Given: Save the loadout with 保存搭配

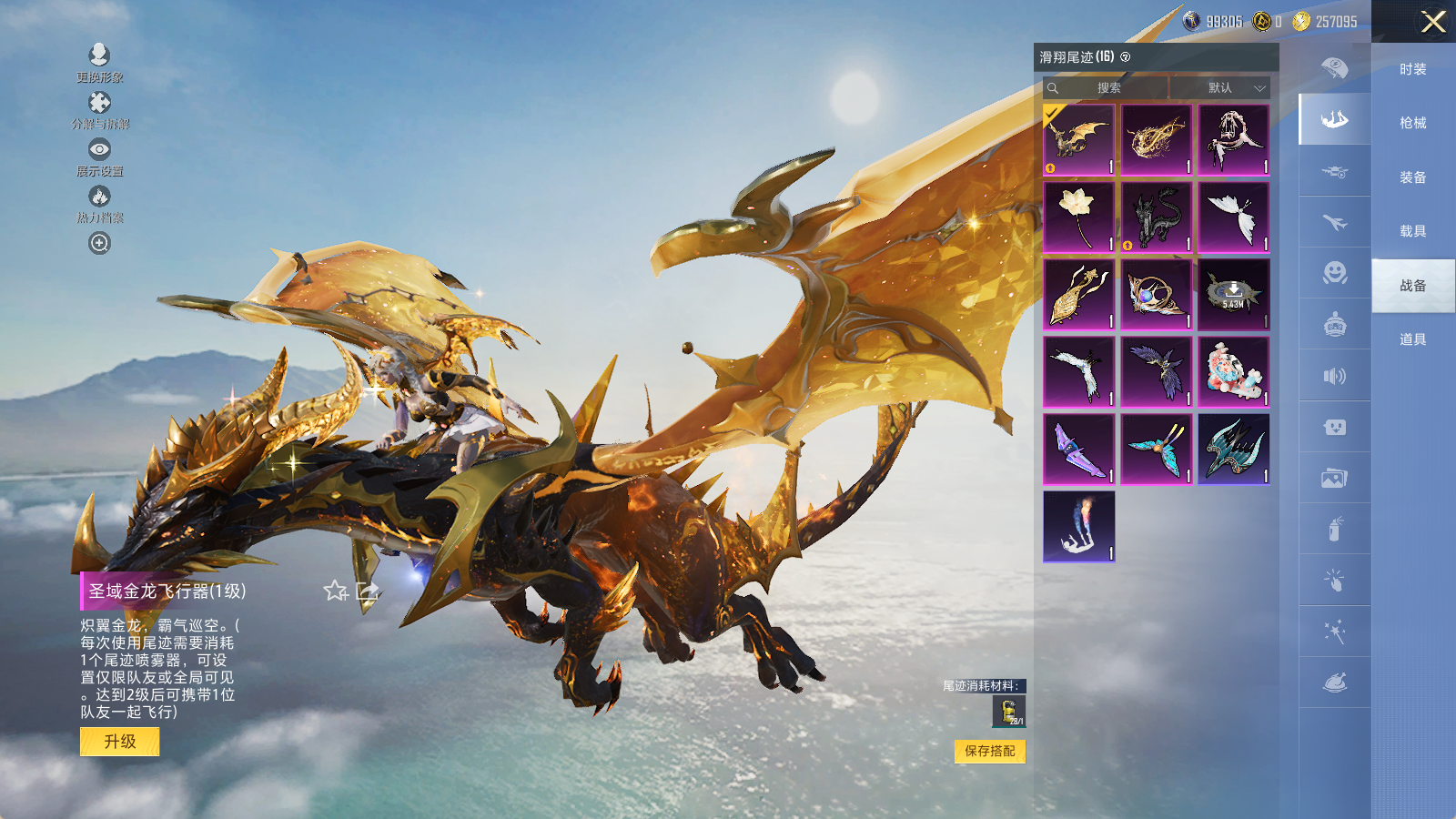Looking at the screenshot, I should click(989, 751).
